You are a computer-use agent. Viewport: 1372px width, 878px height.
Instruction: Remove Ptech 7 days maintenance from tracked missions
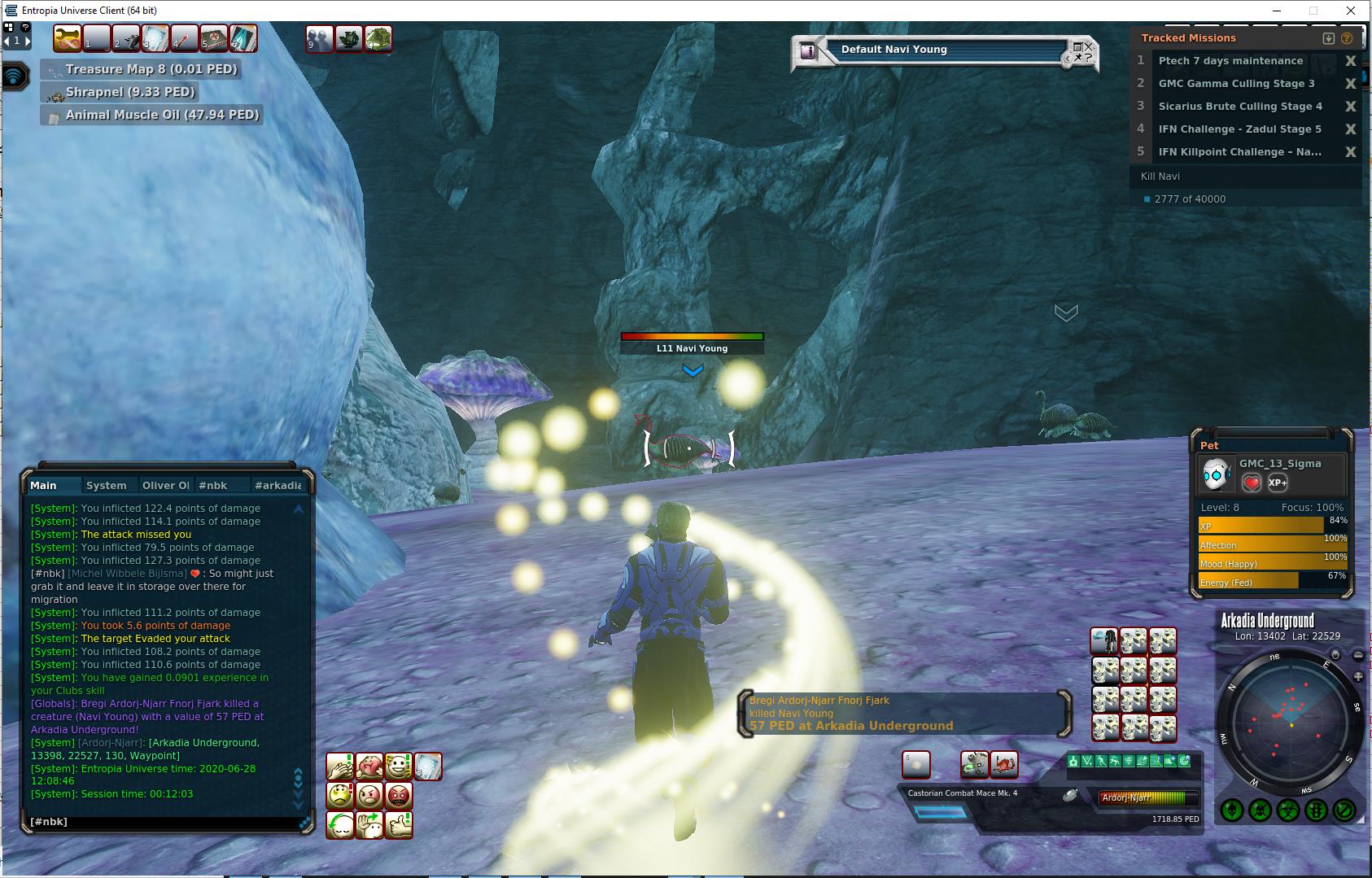click(x=1350, y=61)
